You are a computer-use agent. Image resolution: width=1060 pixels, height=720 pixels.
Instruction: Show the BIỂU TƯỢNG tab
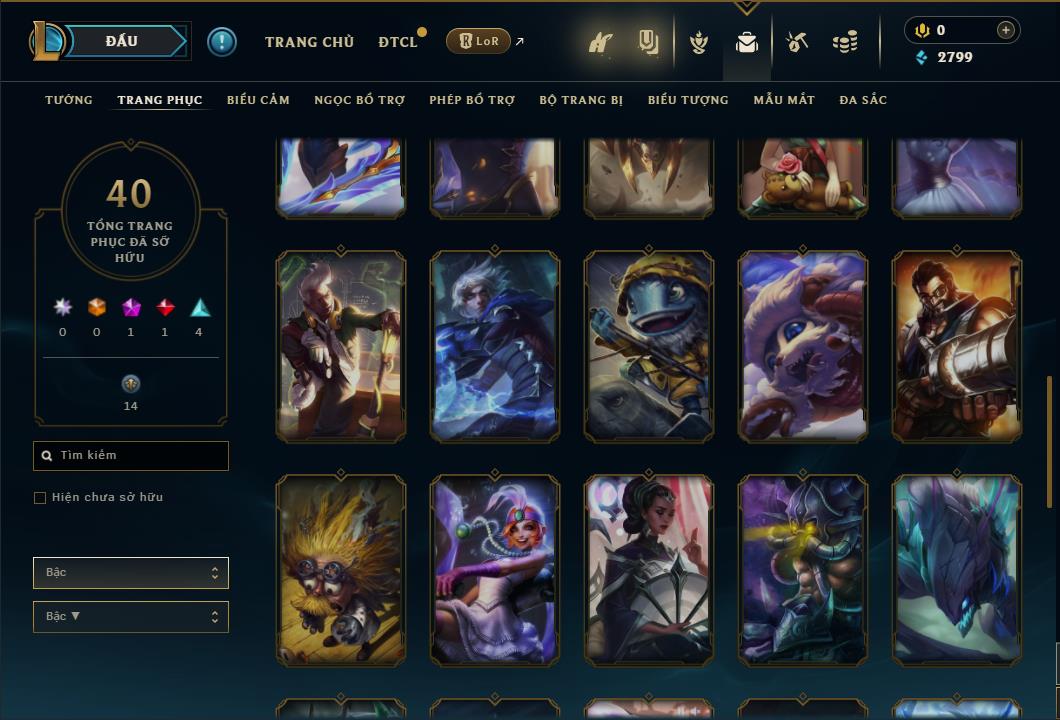[688, 100]
